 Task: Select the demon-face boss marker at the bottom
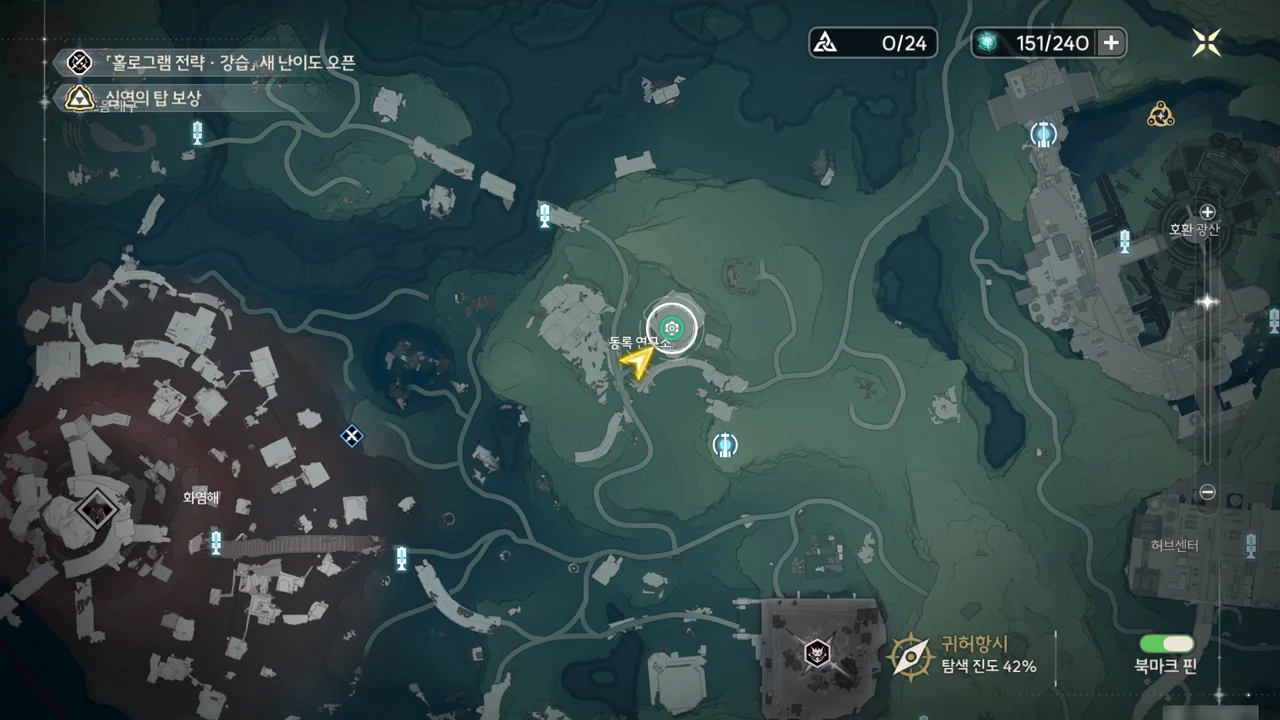pyautogui.click(x=817, y=654)
